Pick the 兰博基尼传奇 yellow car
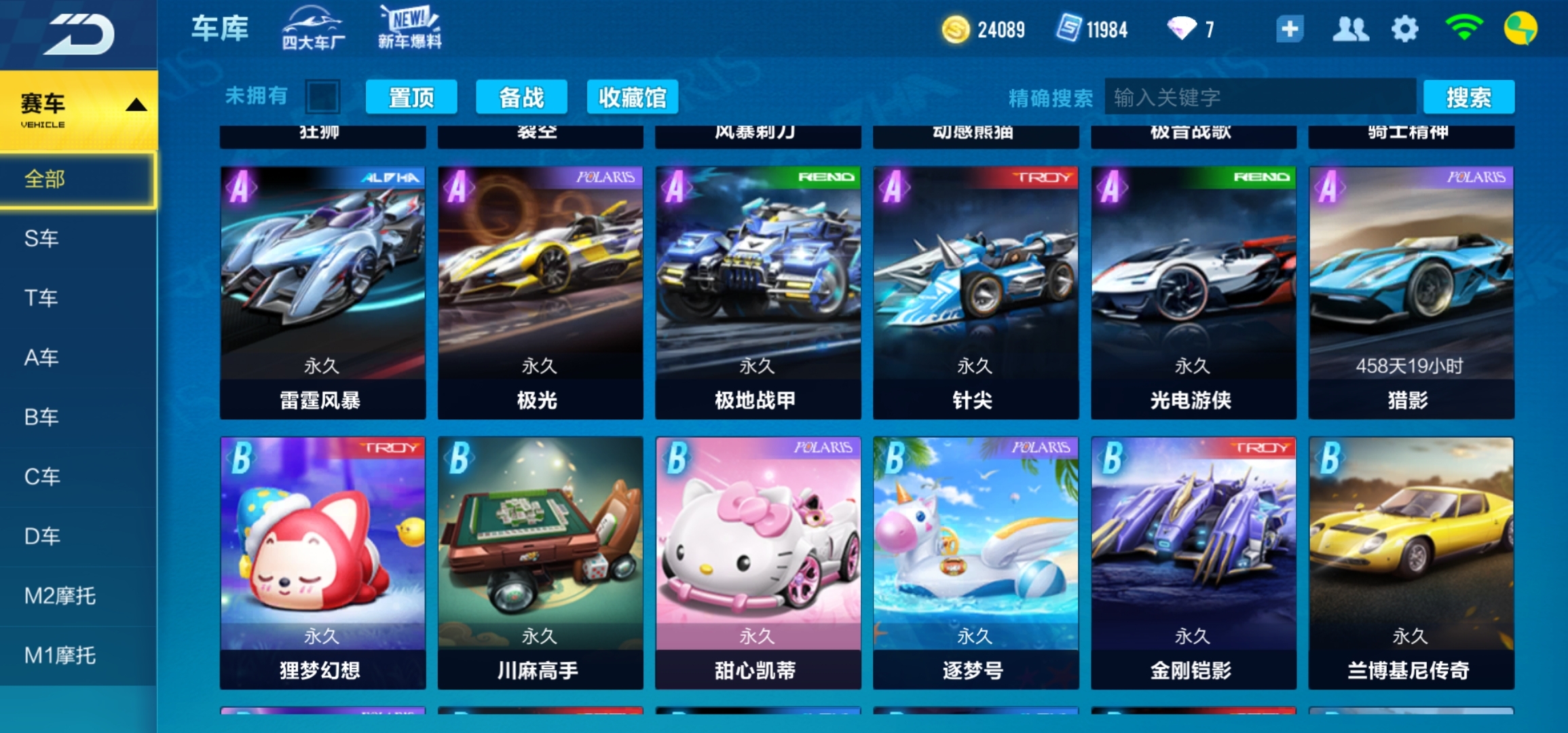This screenshot has height=733, width=1568. (1411, 562)
